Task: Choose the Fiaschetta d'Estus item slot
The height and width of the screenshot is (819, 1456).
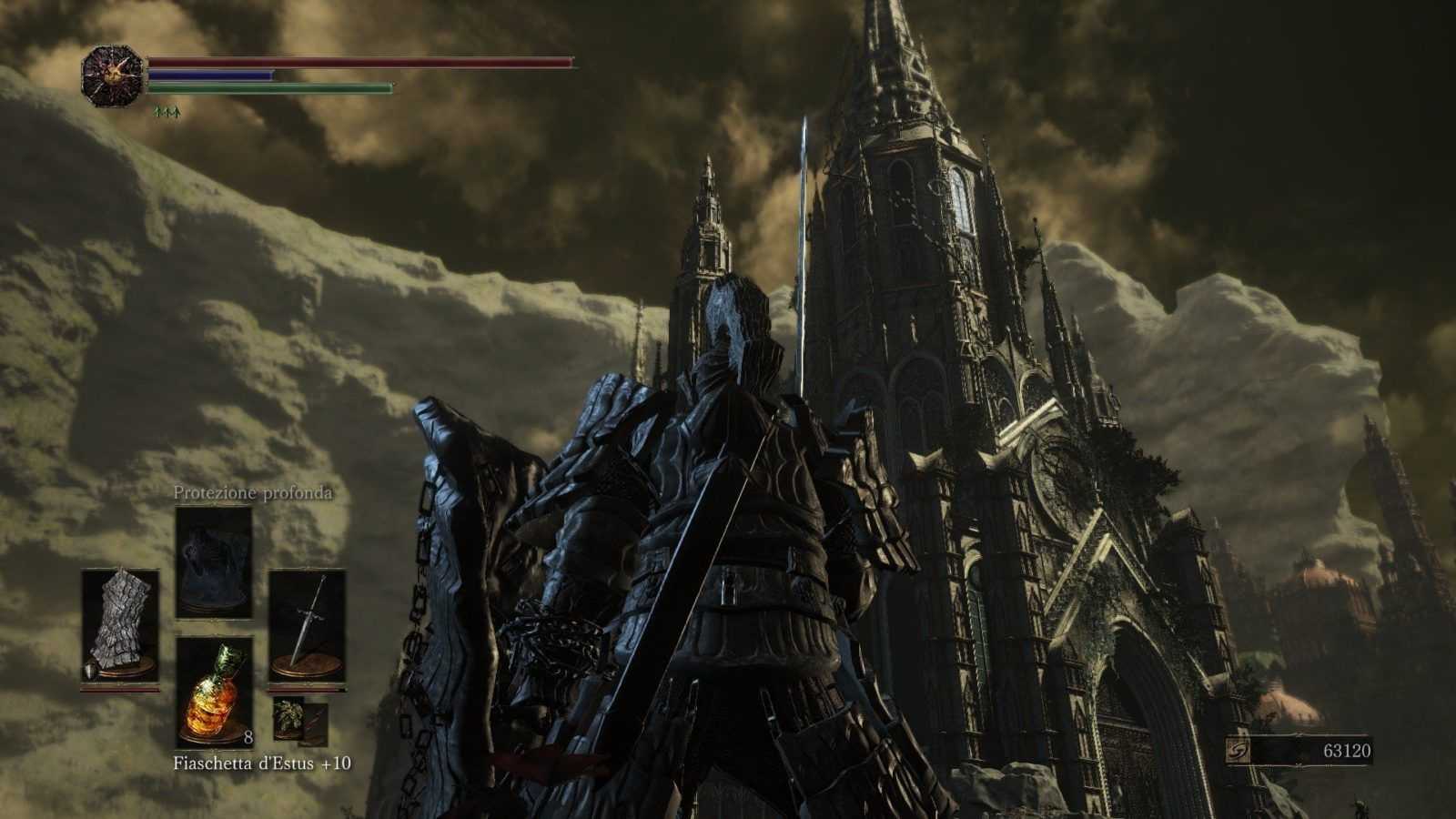Action: [x=214, y=692]
